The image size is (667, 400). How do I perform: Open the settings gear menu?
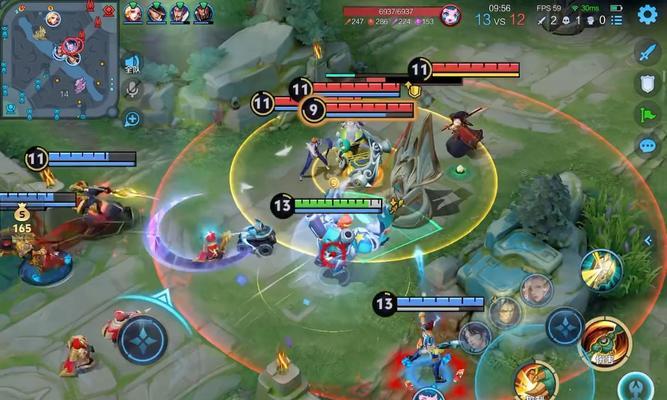pos(647,14)
